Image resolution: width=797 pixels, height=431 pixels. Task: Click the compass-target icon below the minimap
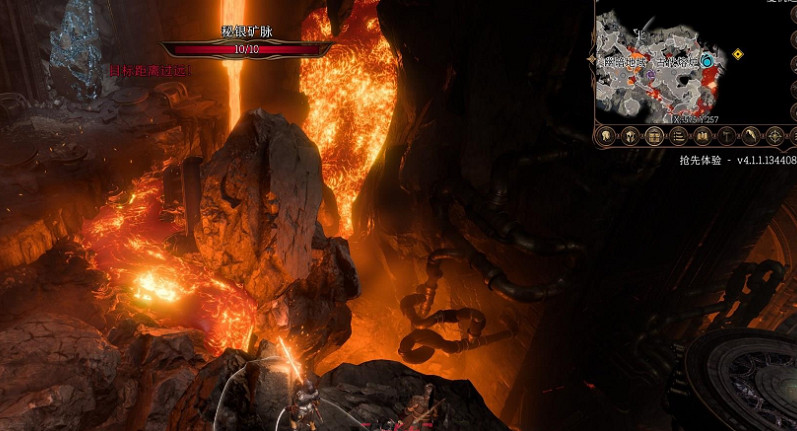click(774, 136)
